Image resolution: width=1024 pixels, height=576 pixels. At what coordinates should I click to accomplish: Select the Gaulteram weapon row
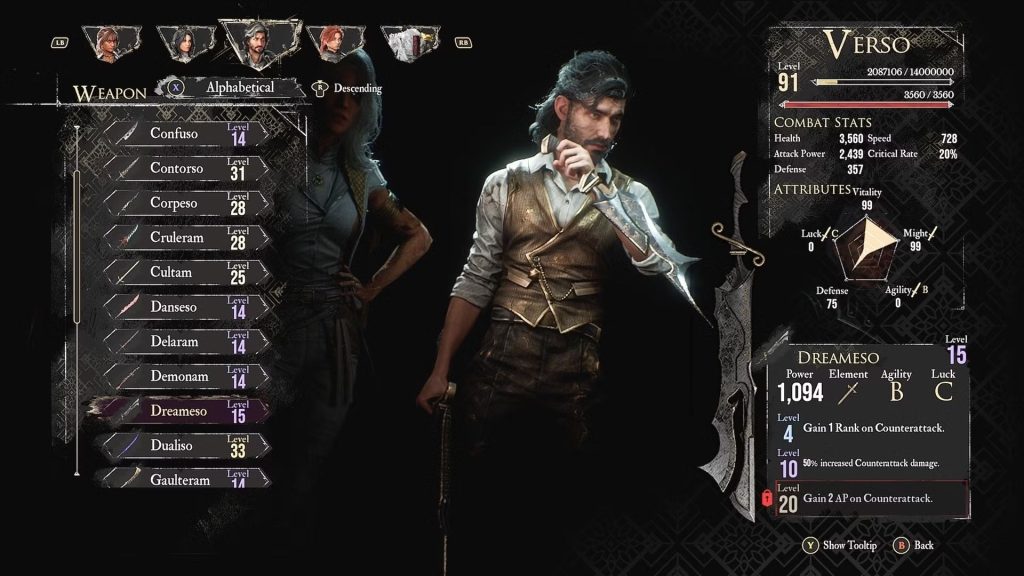186,479
